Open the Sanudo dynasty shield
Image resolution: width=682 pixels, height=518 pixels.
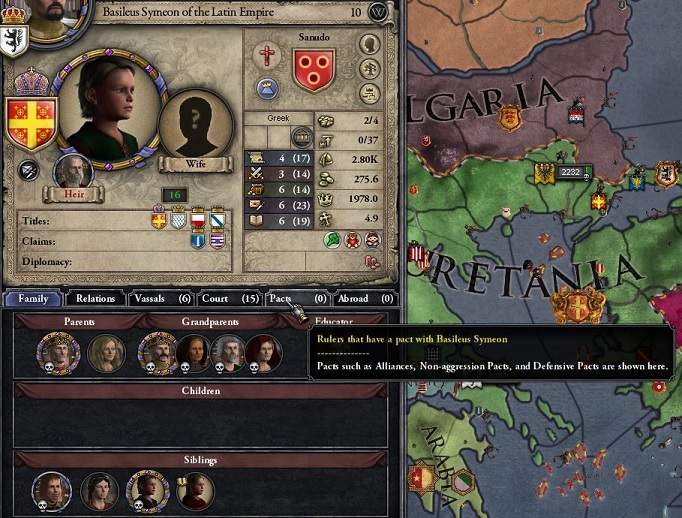(x=314, y=70)
